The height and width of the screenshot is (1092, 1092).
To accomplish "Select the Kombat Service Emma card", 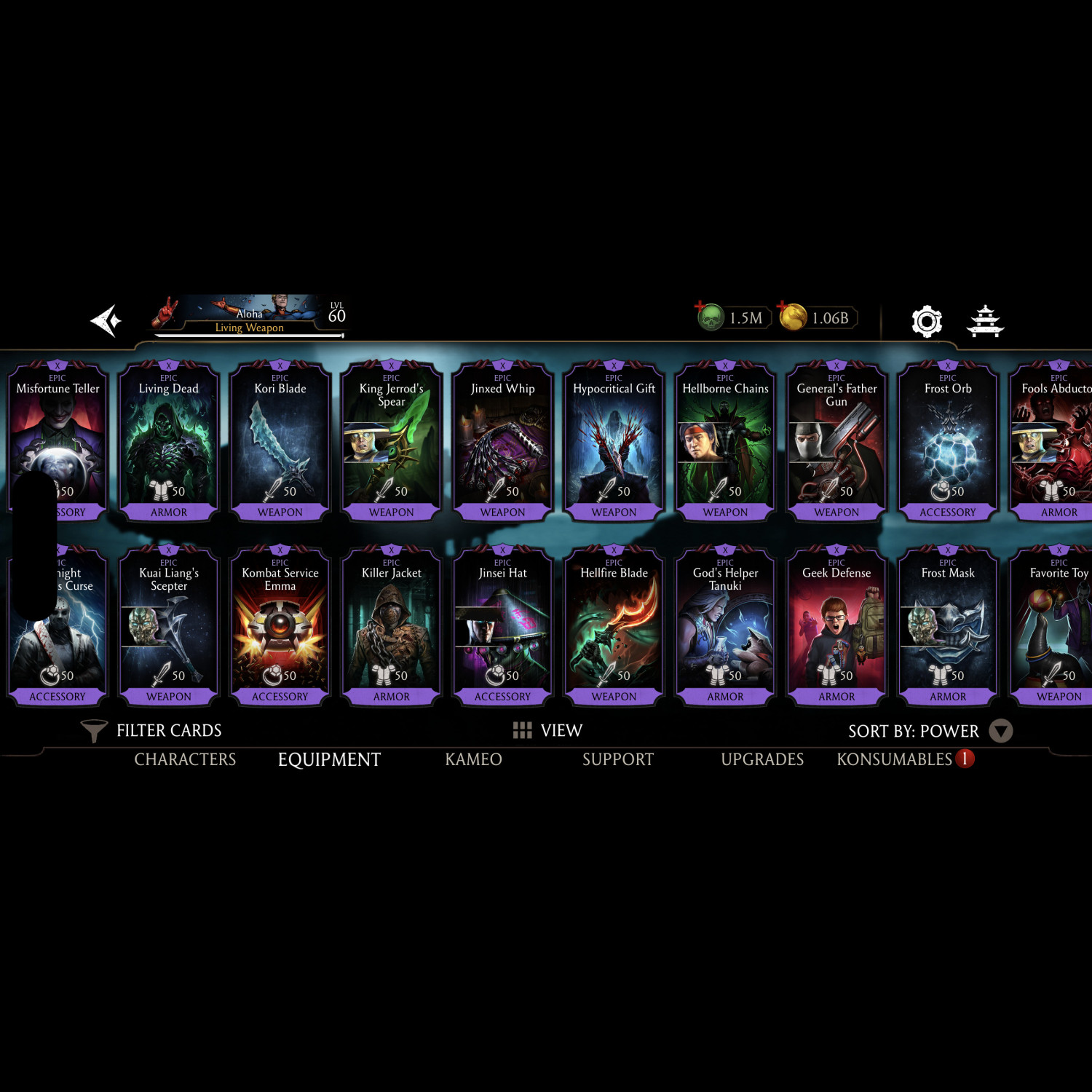I will pos(280,626).
